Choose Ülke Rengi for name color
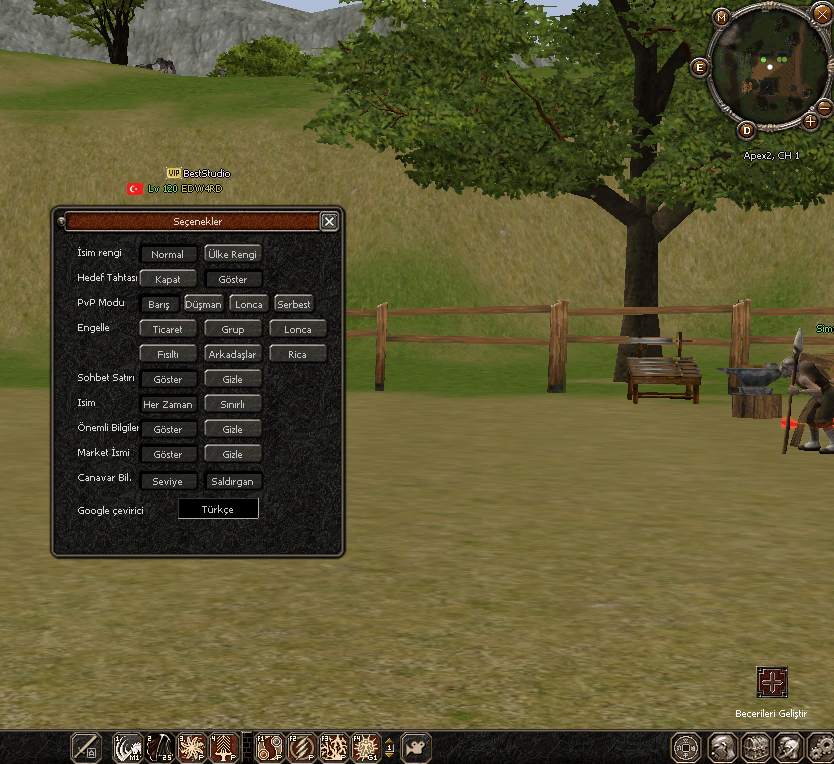 [233, 254]
